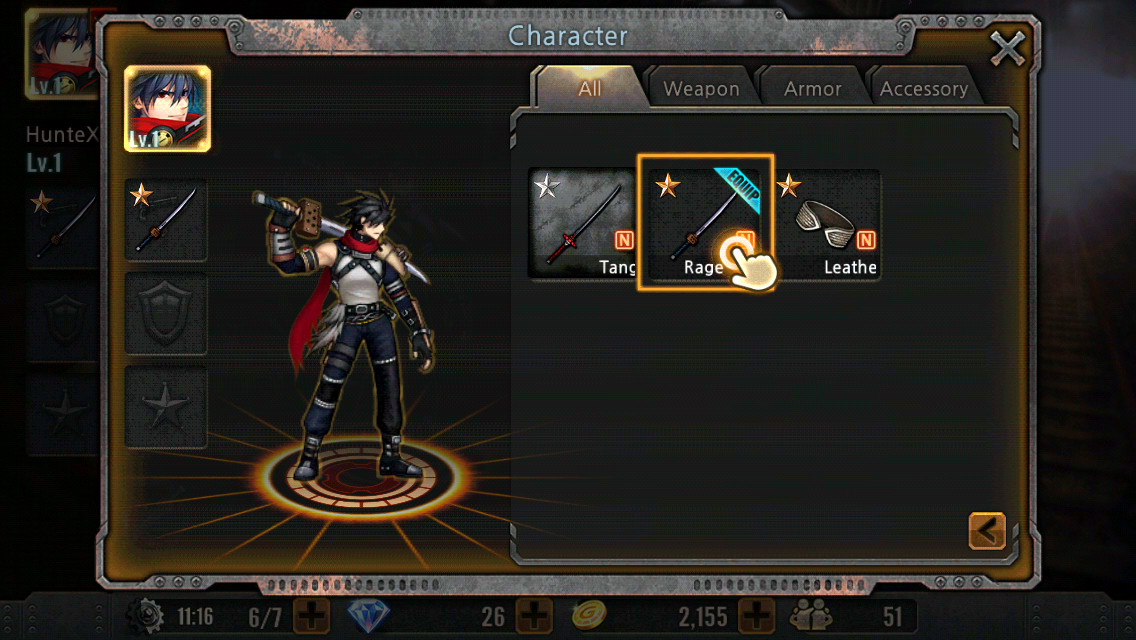Show the Armor tab

coord(812,89)
